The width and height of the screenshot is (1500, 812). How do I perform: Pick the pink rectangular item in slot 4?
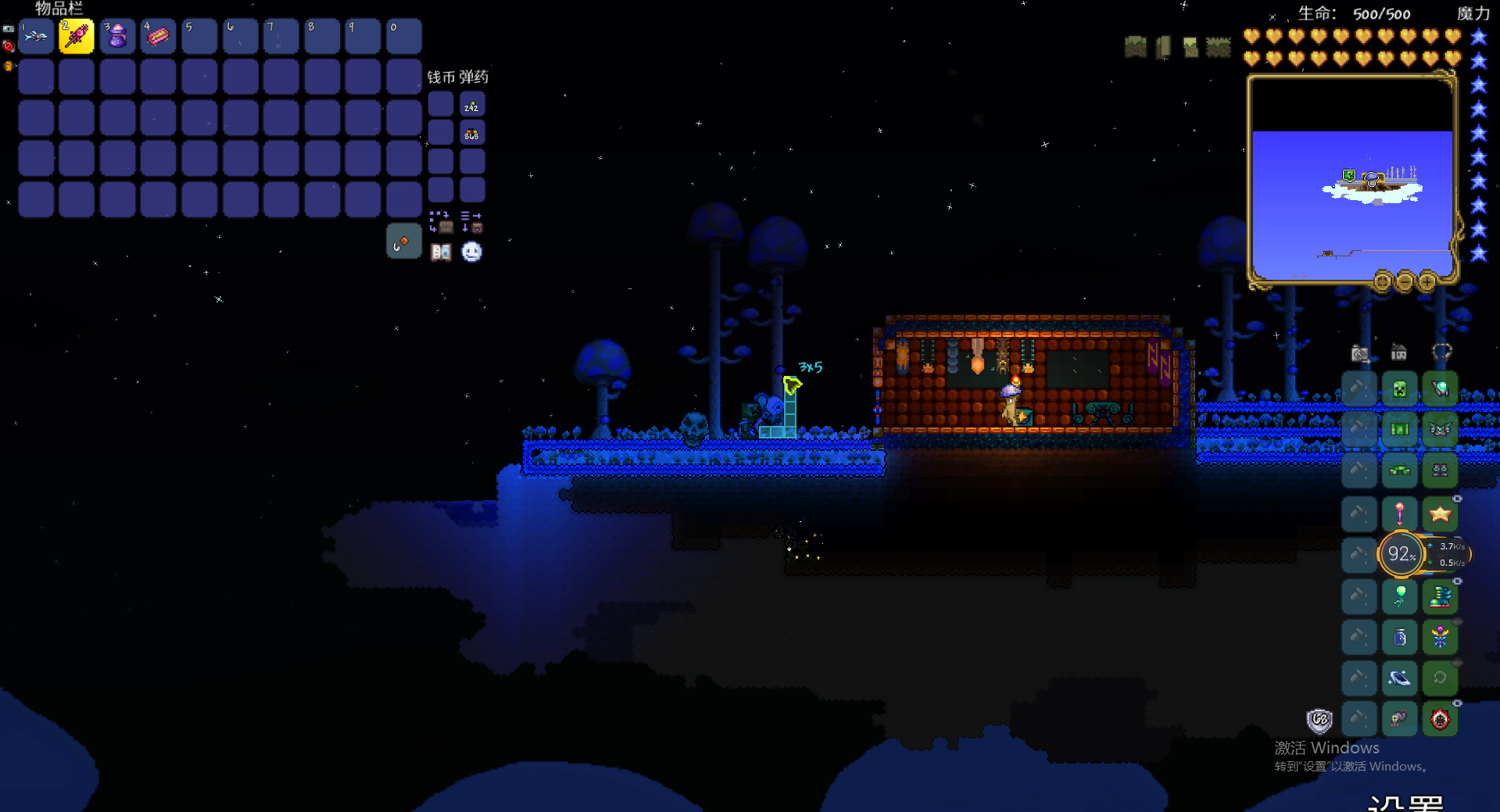click(x=158, y=37)
